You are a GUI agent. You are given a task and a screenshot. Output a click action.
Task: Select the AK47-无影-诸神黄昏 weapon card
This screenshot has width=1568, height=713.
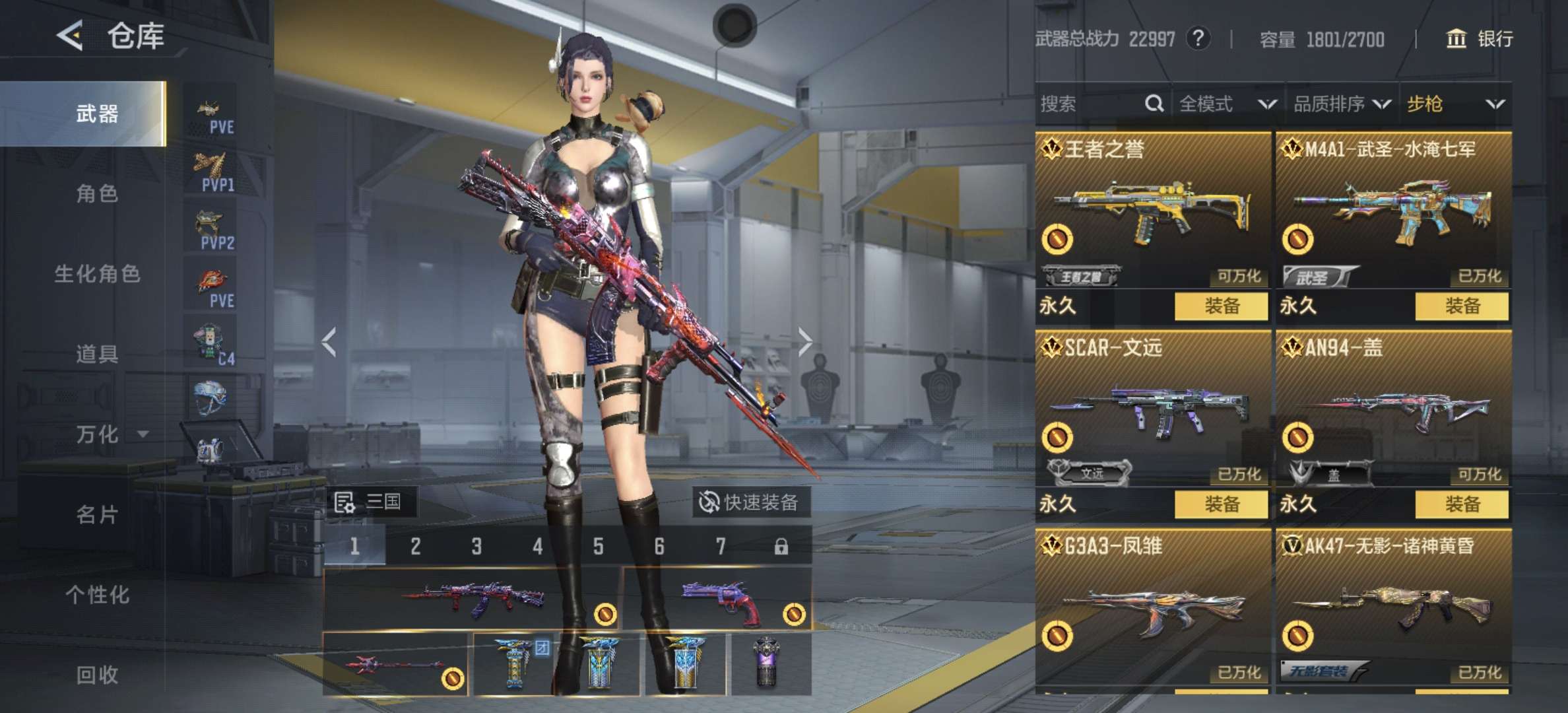[x=1392, y=607]
